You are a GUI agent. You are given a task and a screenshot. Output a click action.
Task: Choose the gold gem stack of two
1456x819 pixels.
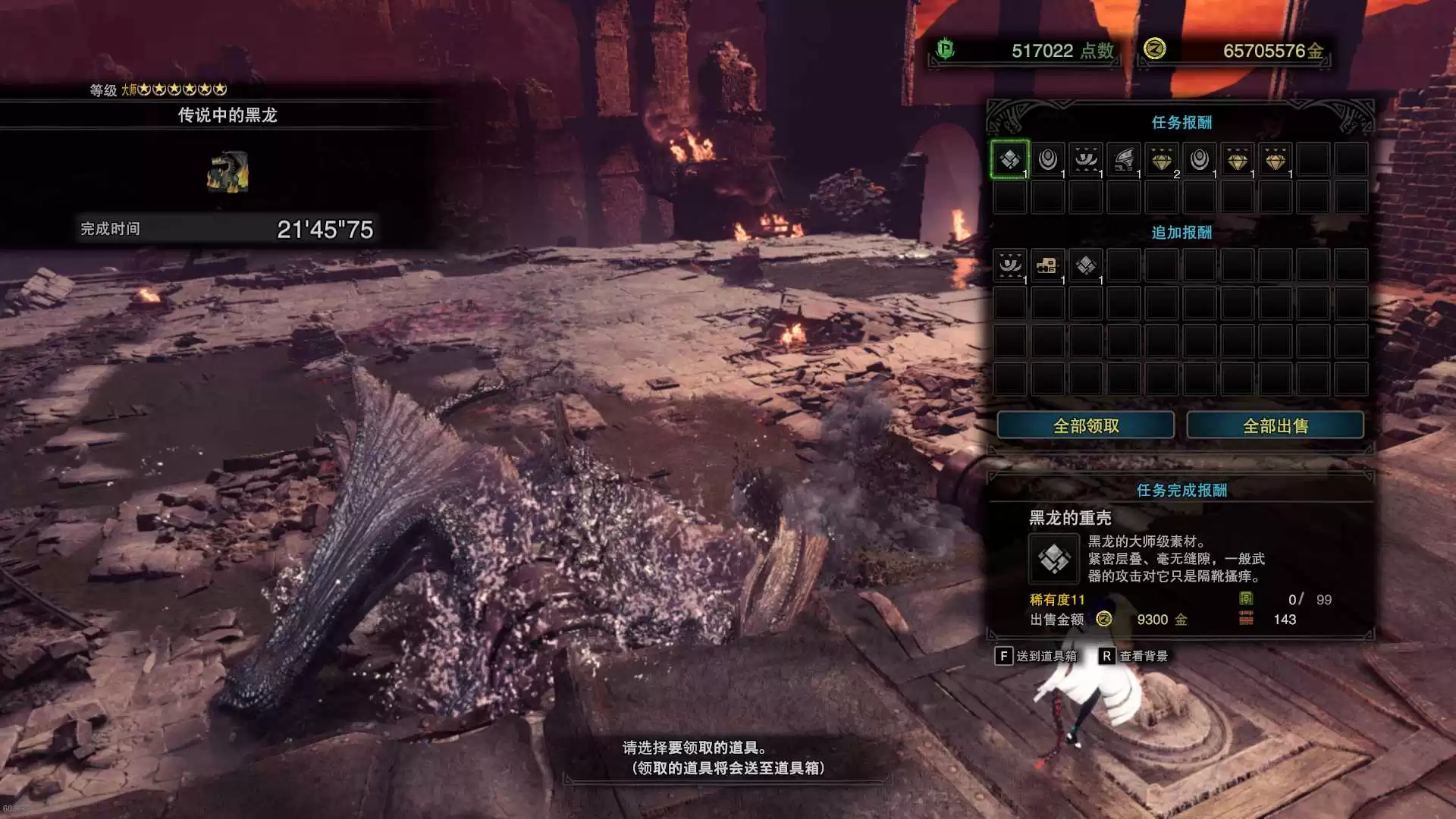1161,159
